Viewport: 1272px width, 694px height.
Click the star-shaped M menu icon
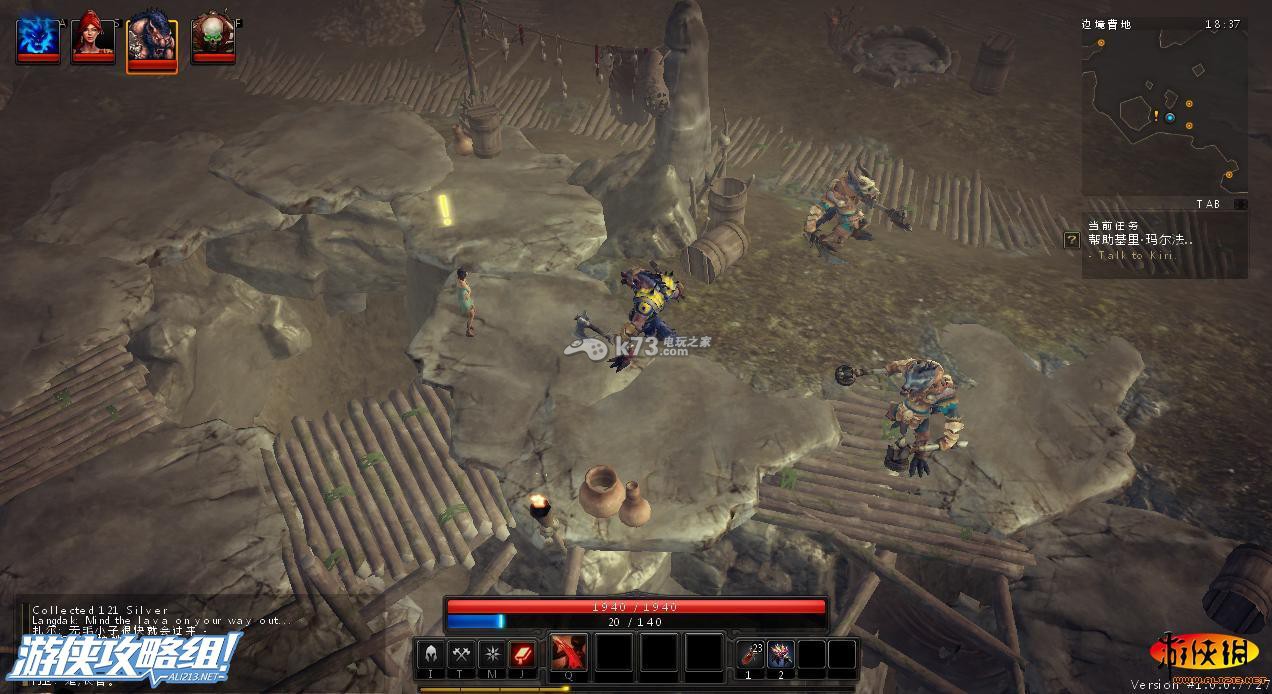click(491, 655)
